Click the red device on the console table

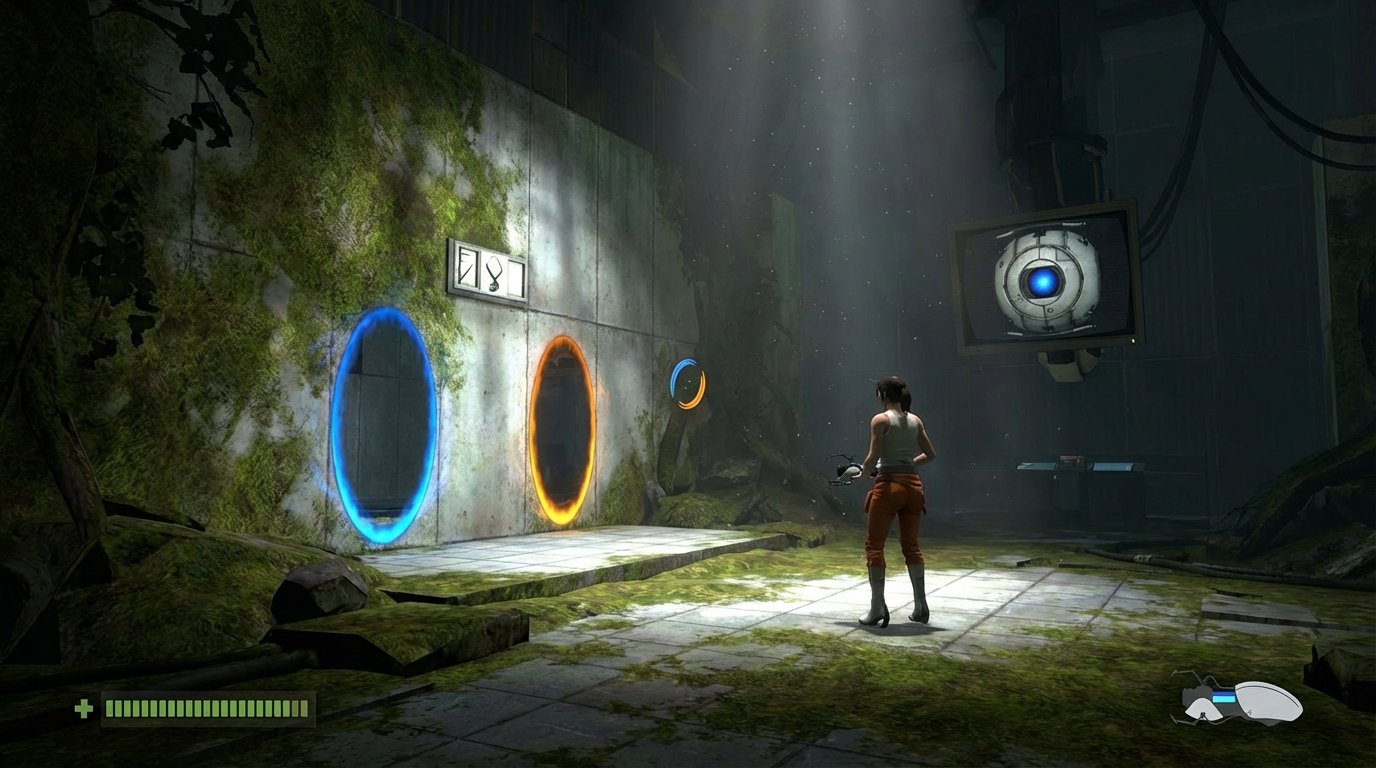[x=1070, y=457]
